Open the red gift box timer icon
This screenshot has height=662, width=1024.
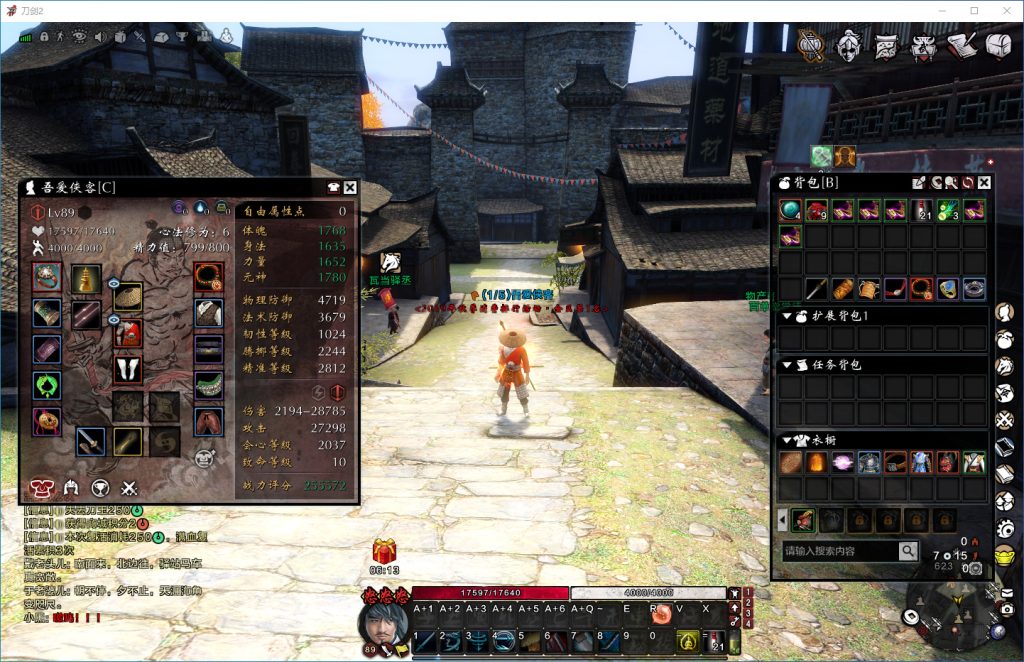tap(385, 551)
